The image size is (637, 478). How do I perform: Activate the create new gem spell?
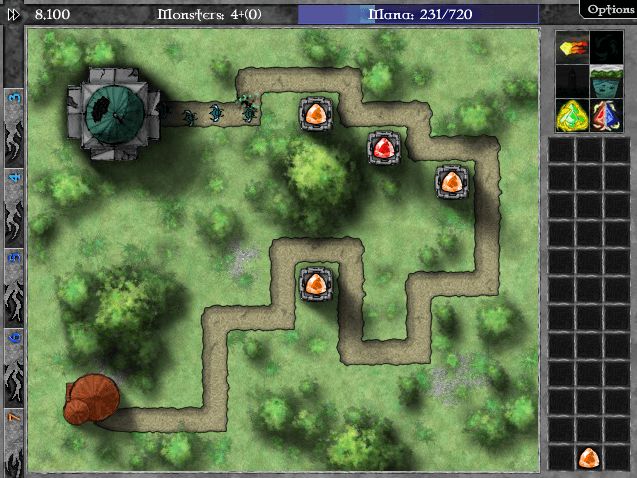tap(573, 115)
